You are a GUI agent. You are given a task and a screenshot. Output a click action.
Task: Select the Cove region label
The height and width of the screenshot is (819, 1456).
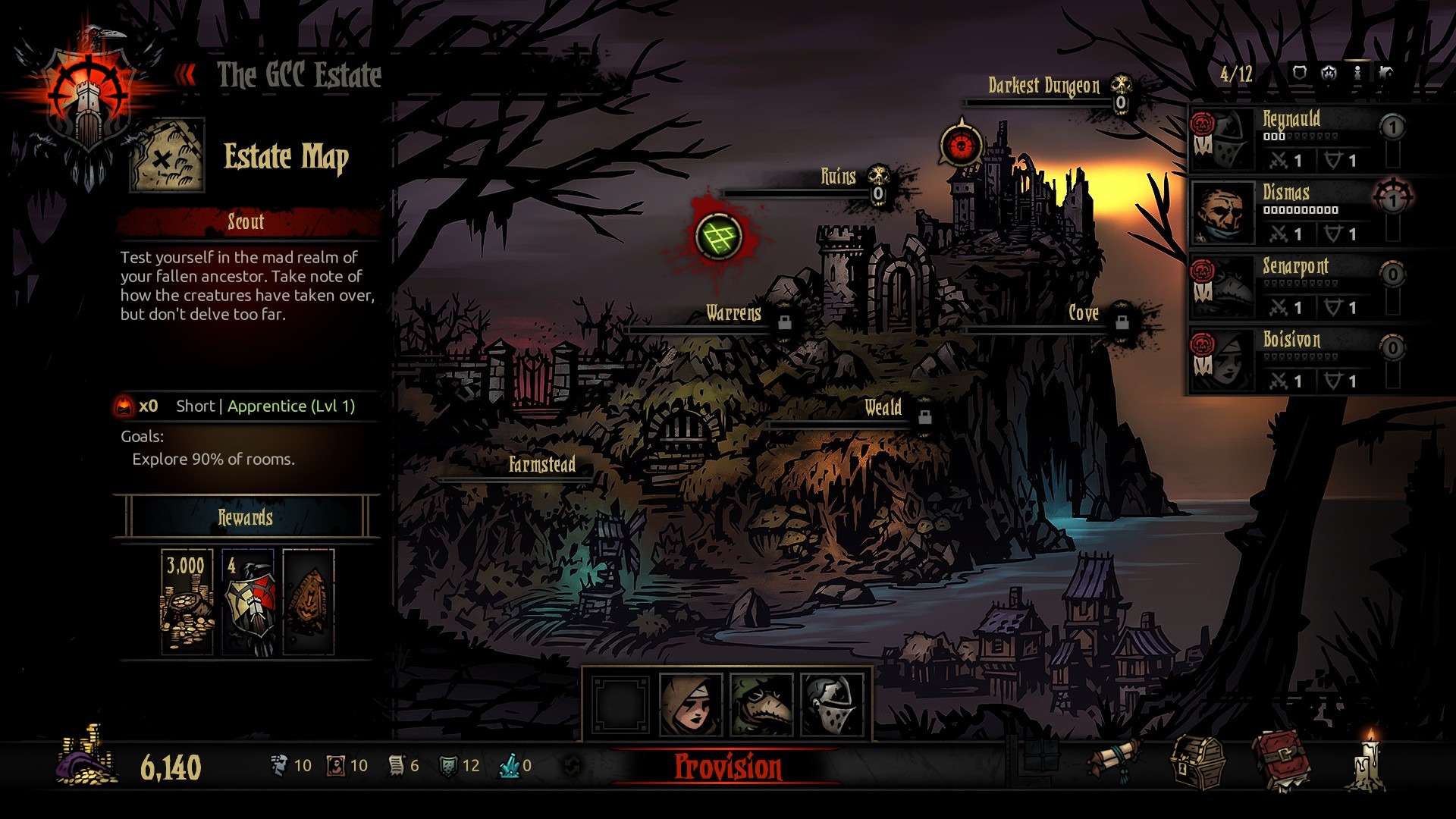click(1084, 313)
